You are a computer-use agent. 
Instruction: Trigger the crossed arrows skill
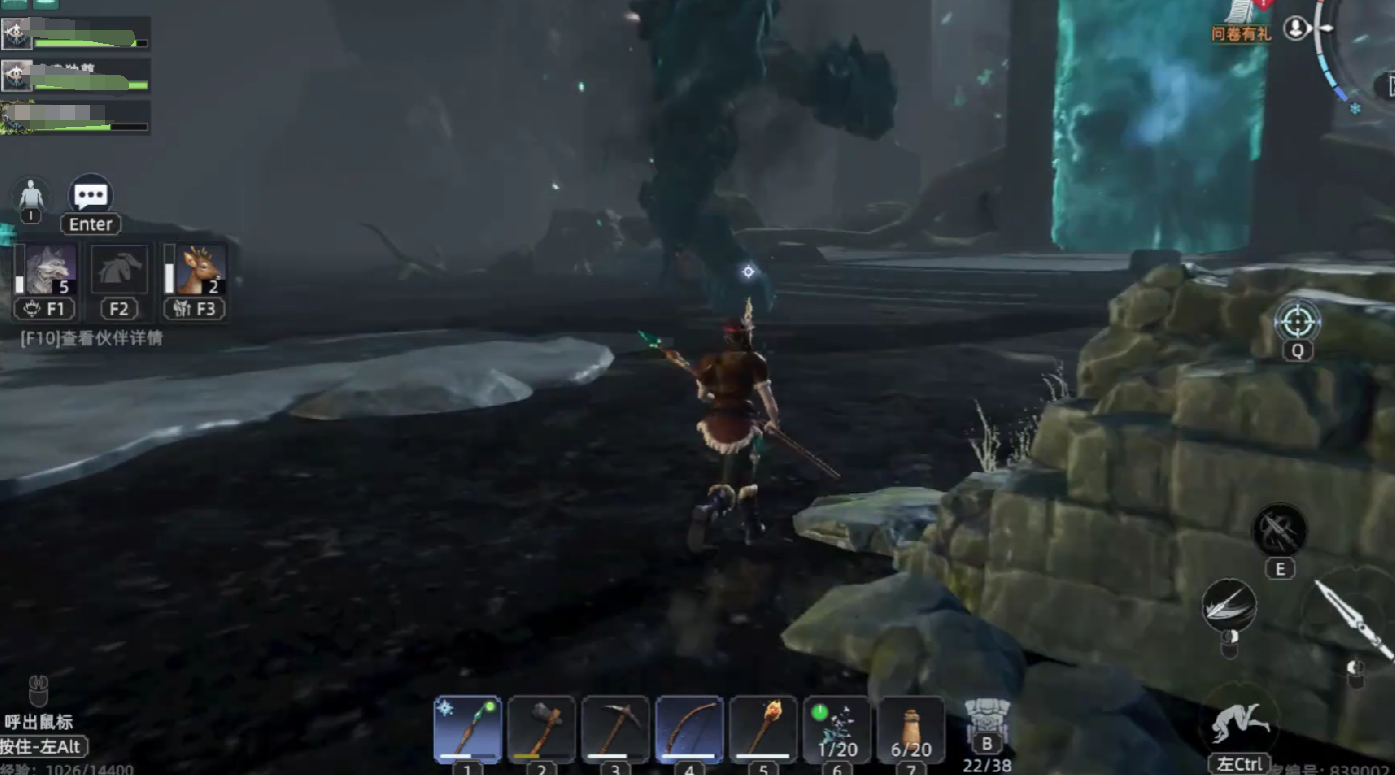pos(1280,530)
